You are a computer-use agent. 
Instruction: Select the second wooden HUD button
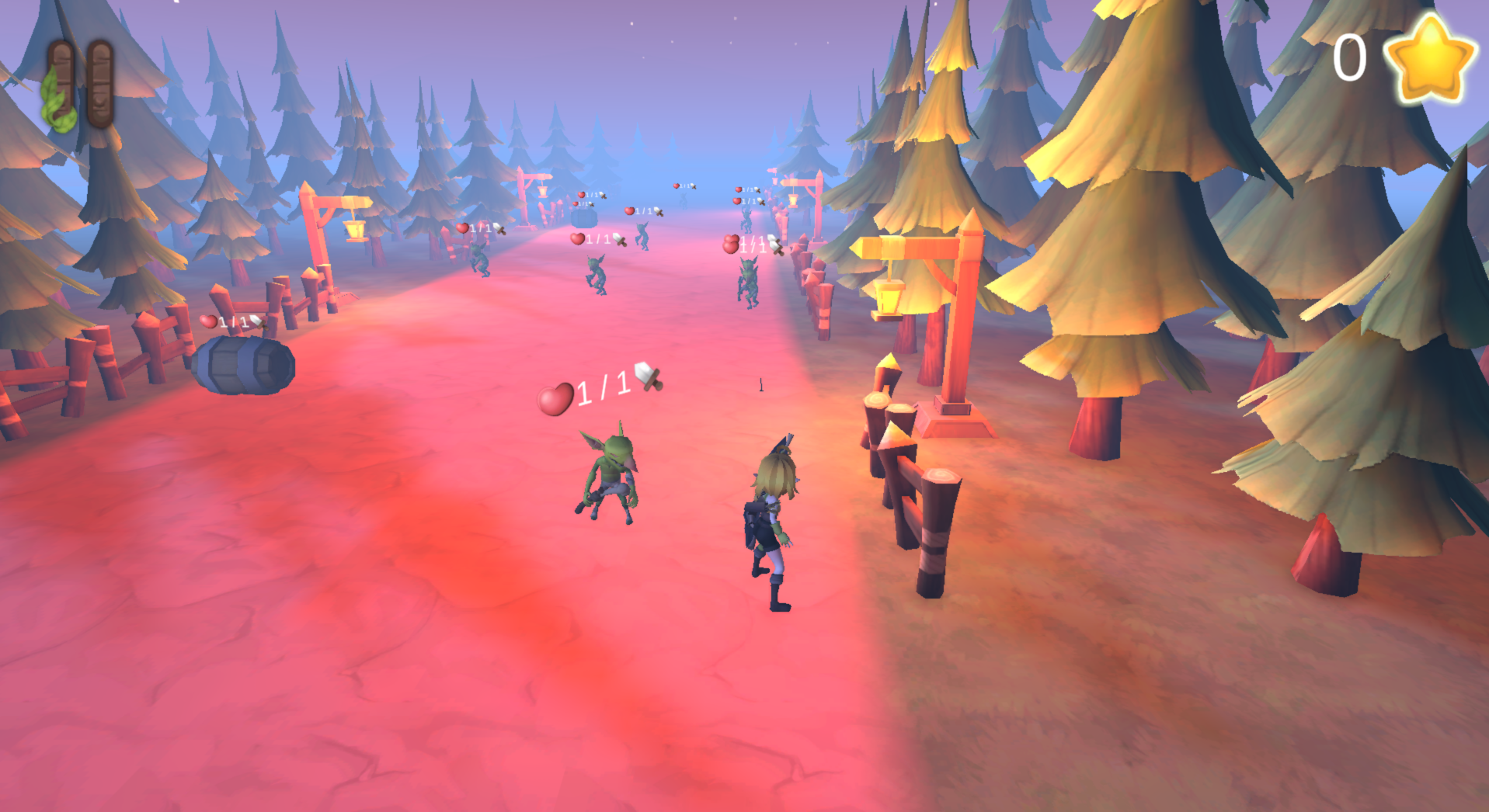[x=101, y=82]
